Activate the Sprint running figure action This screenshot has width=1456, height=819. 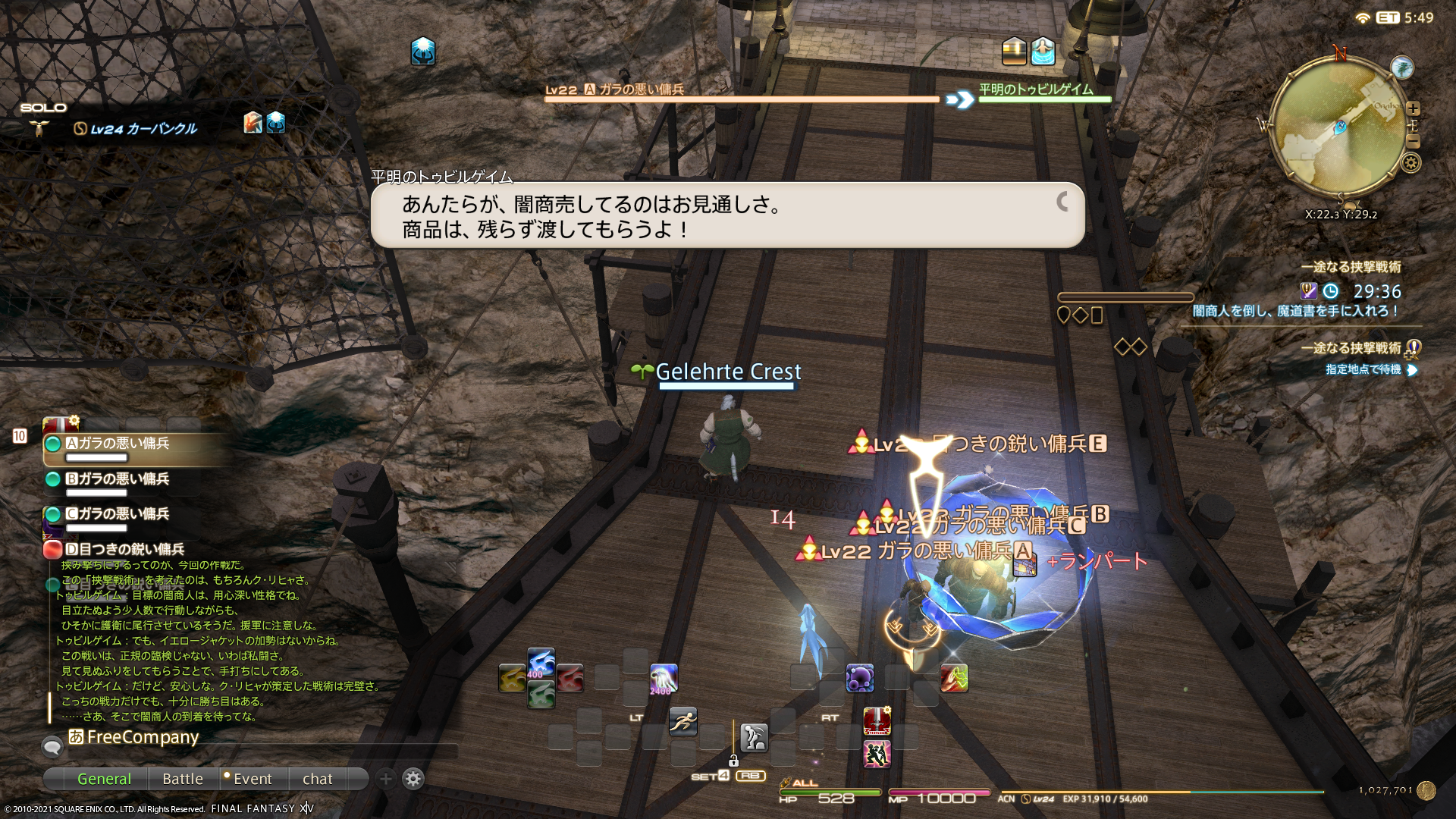[682, 721]
